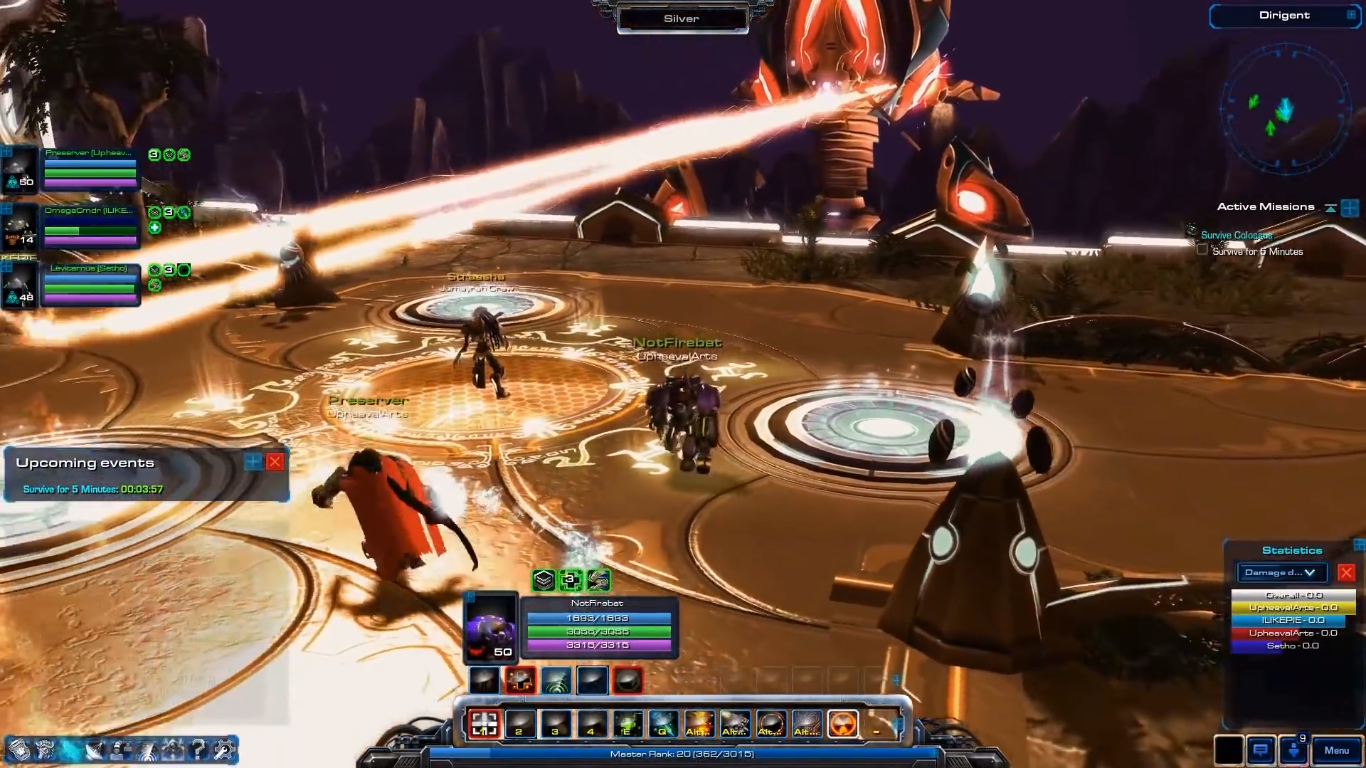
Task: Click the NotFirebat character portrait
Action: click(x=490, y=628)
